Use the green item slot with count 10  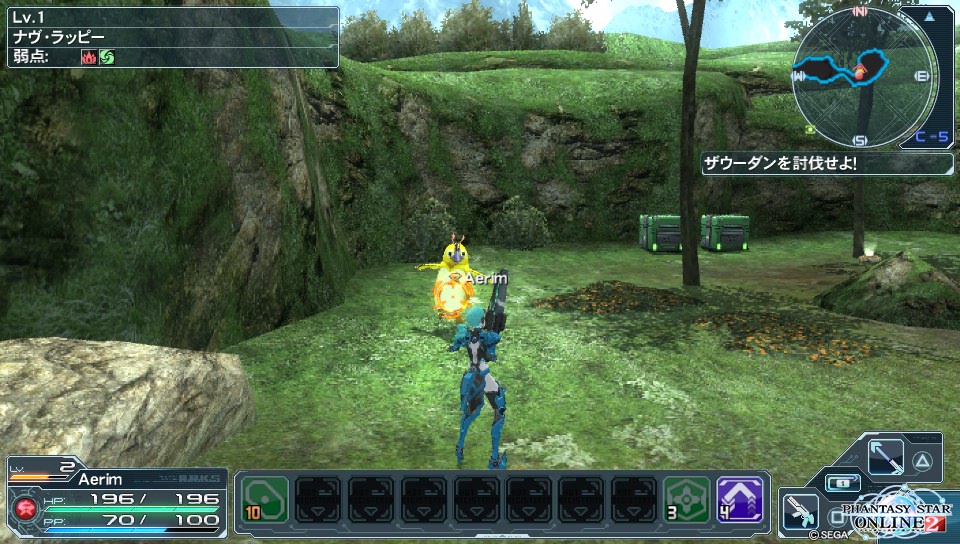pyautogui.click(x=265, y=499)
